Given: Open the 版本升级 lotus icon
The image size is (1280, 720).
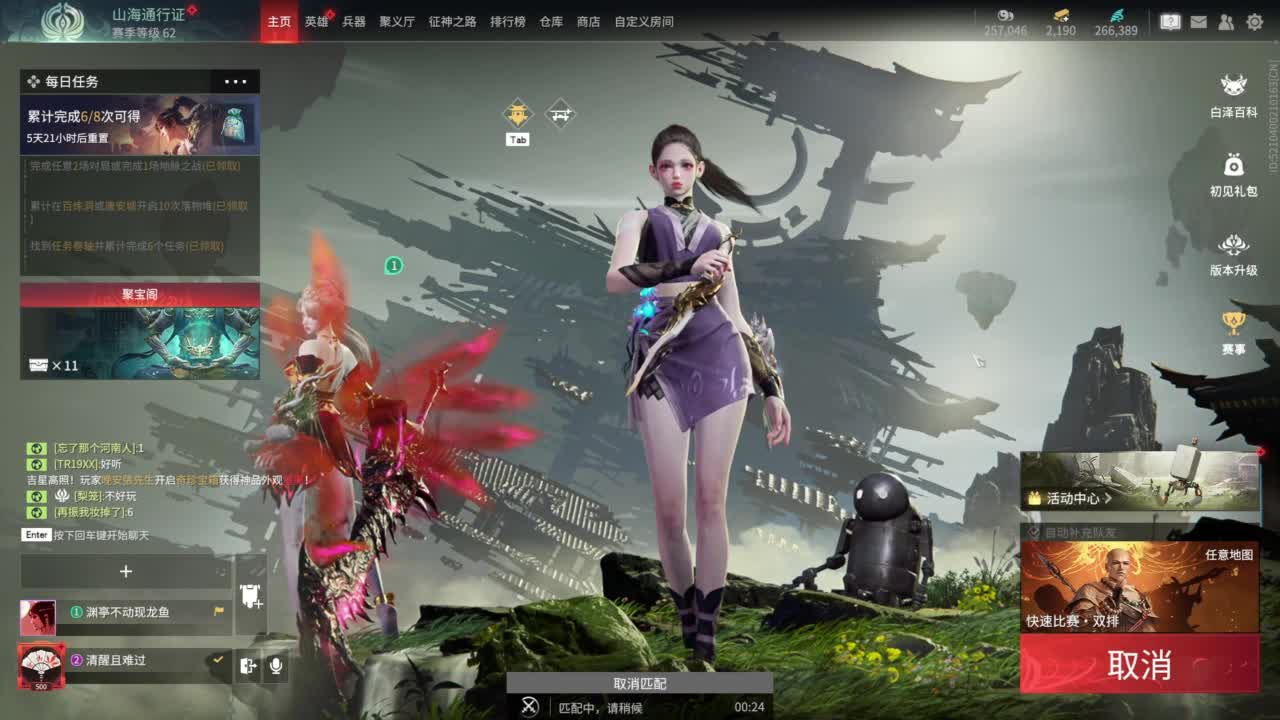Looking at the screenshot, I should [1232, 245].
